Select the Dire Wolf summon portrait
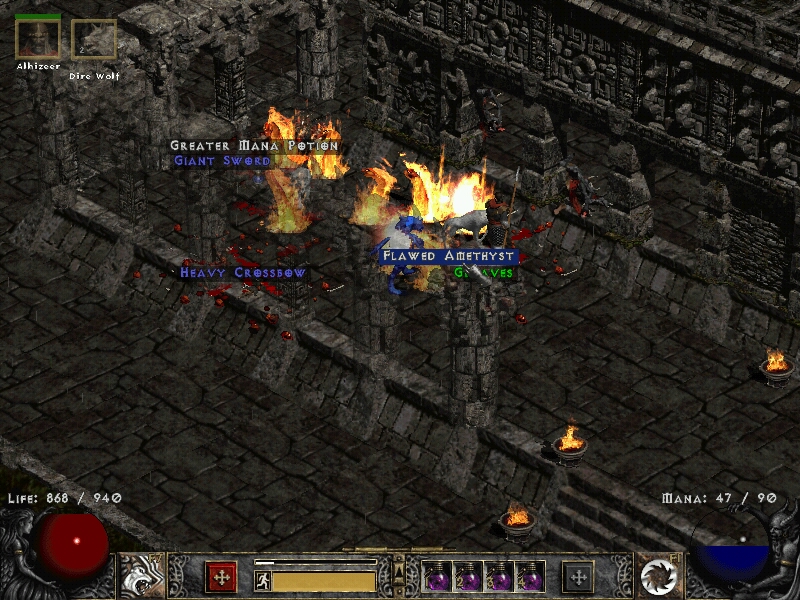Screen dimensions: 800x600 tap(94, 40)
